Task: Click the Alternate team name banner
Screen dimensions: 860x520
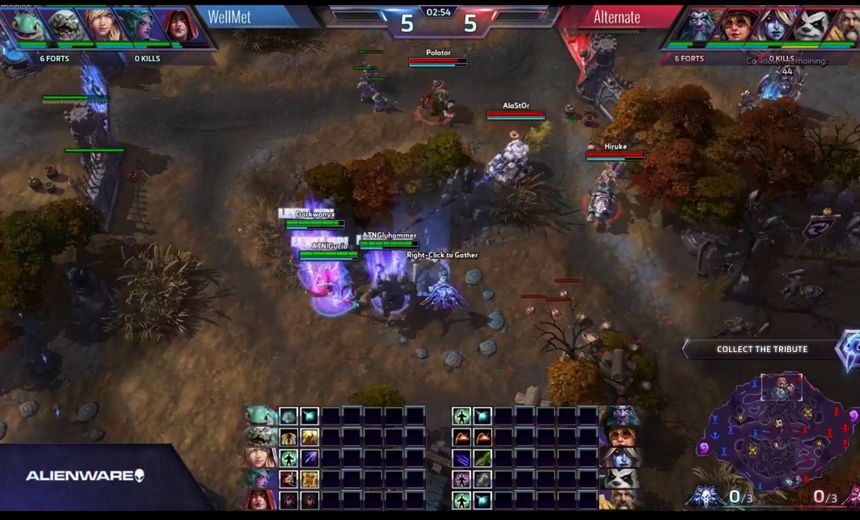Action: [617, 17]
